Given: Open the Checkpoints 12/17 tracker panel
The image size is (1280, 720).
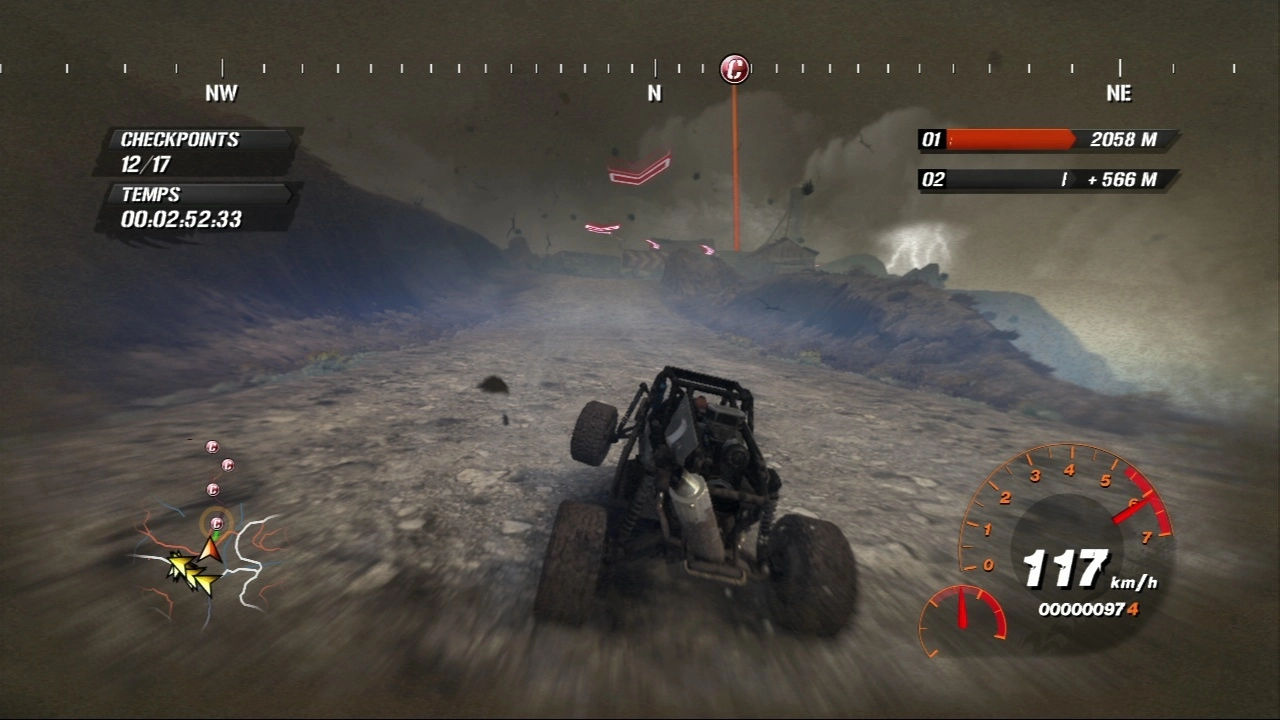Looking at the screenshot, I should (x=200, y=151).
